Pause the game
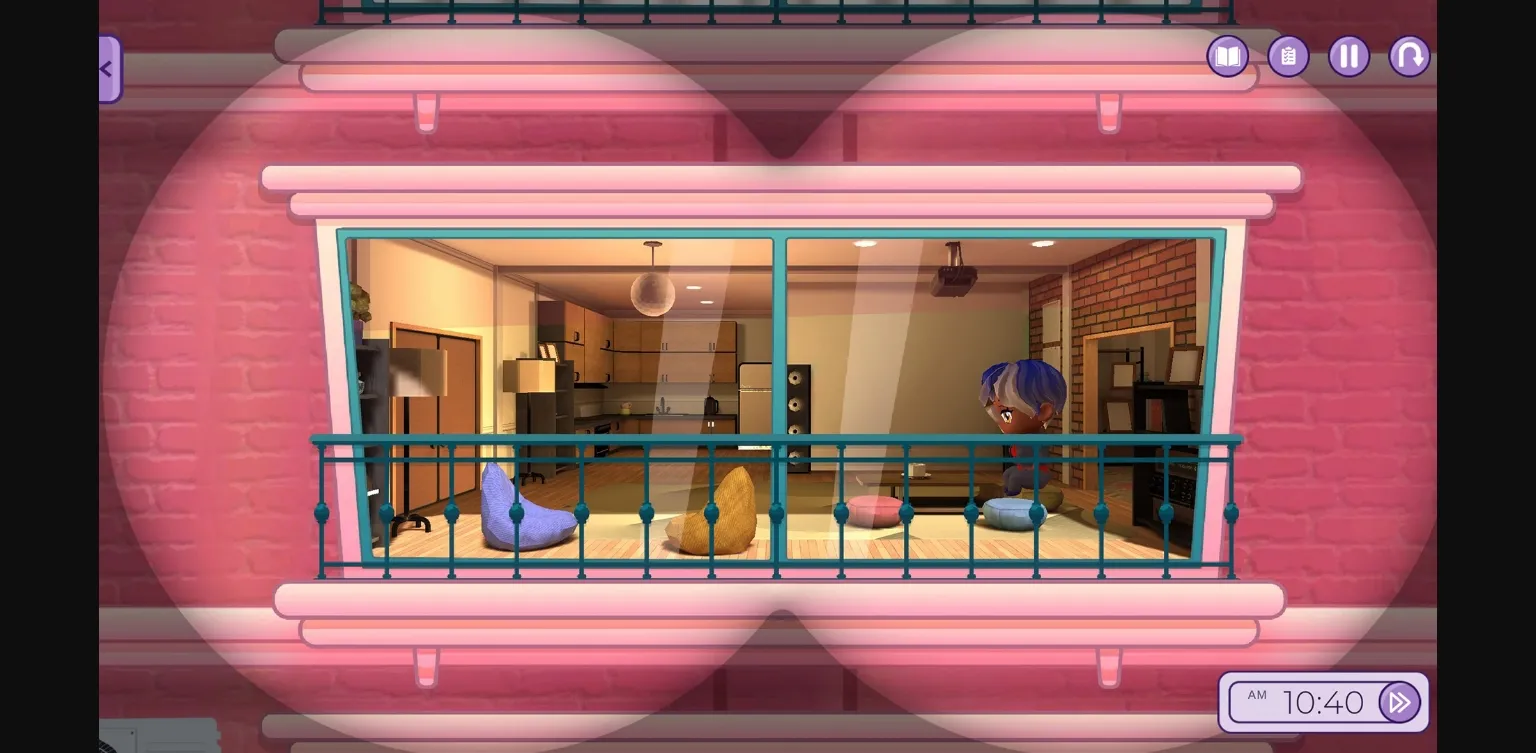 (x=1348, y=57)
